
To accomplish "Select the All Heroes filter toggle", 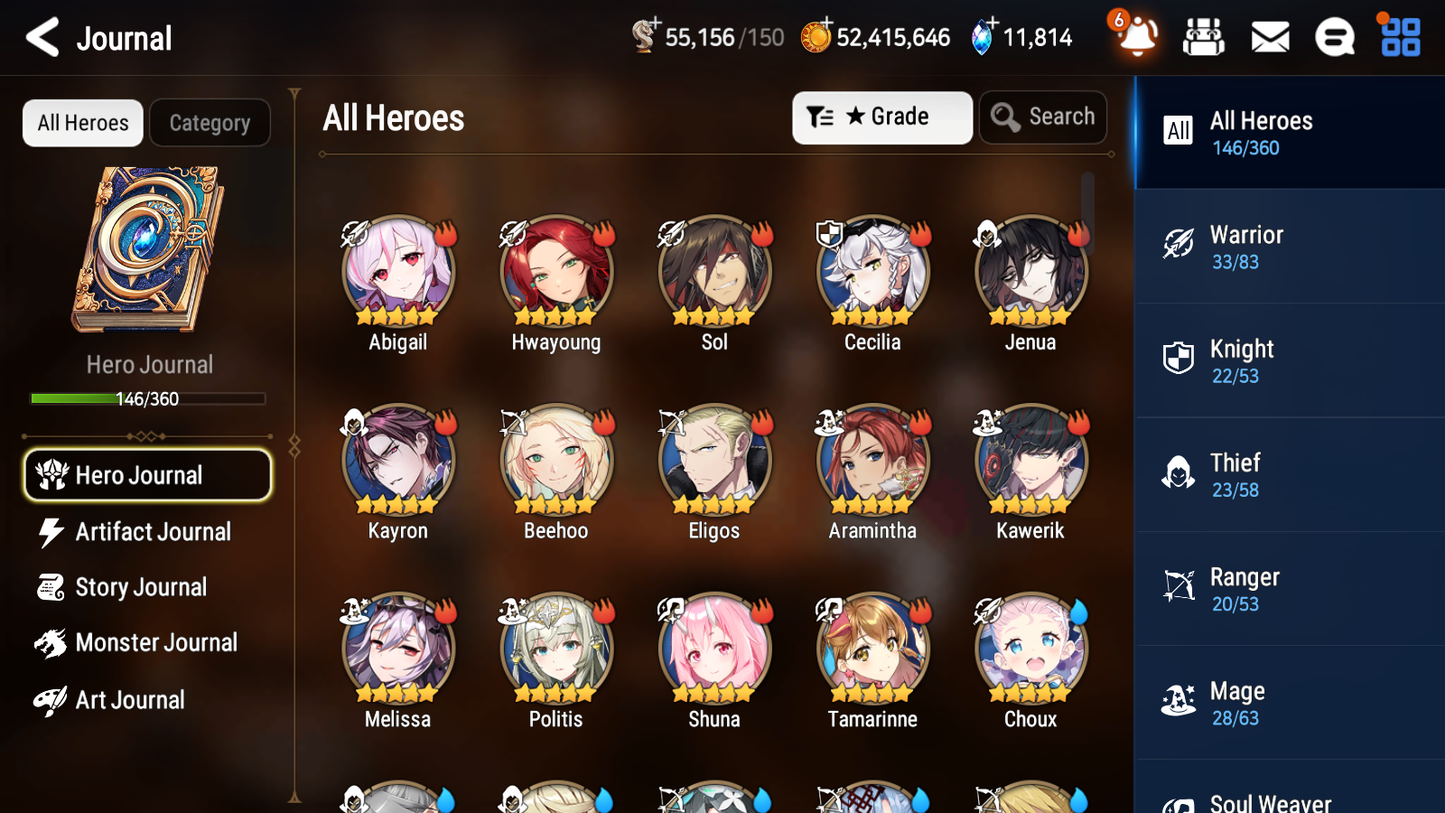I will coord(82,123).
